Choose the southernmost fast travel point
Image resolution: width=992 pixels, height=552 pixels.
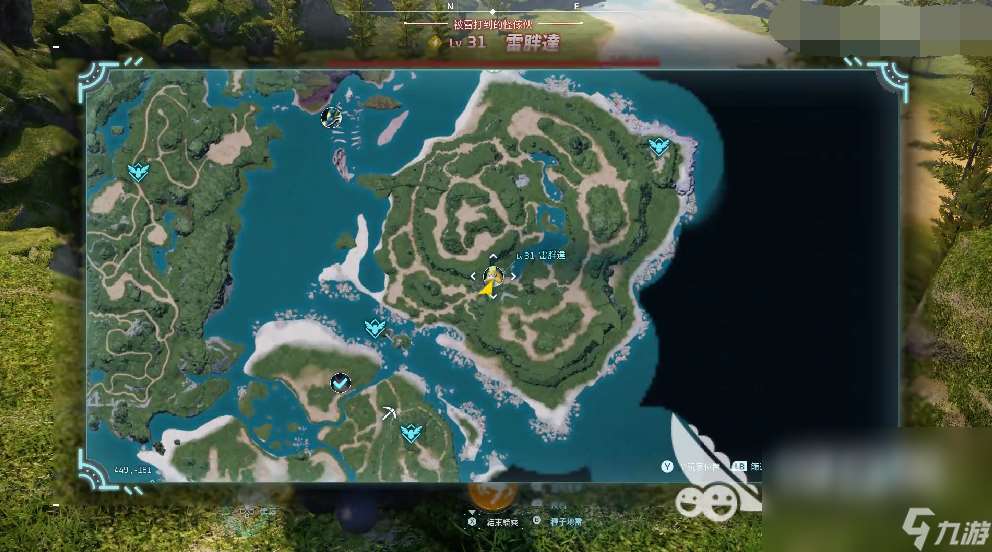409,433
